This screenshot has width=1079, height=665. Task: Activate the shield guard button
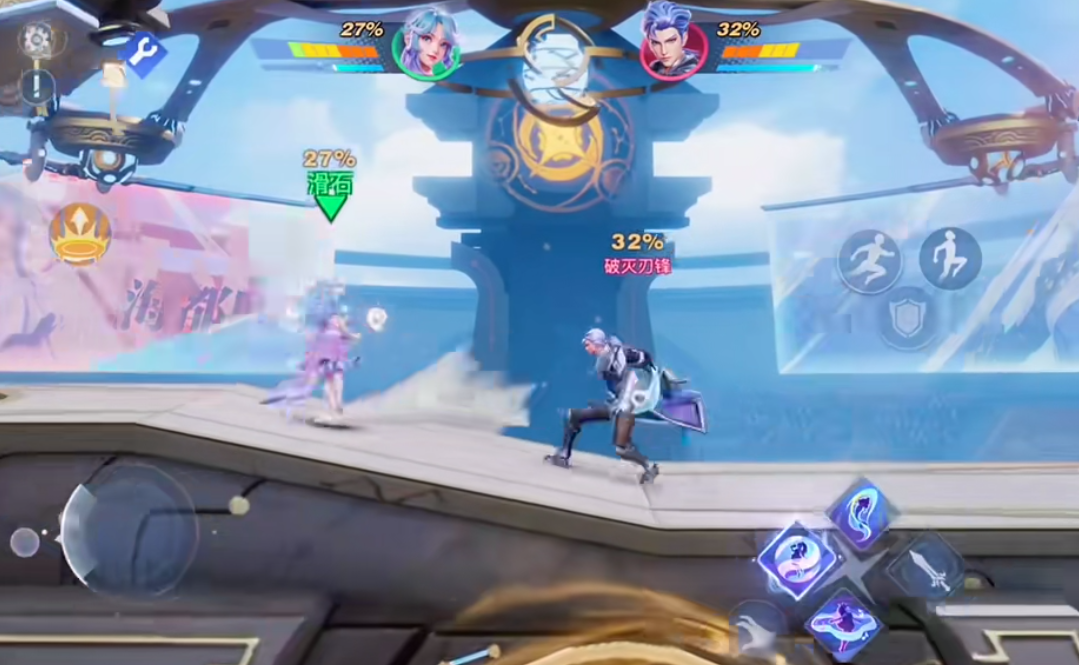(x=908, y=318)
